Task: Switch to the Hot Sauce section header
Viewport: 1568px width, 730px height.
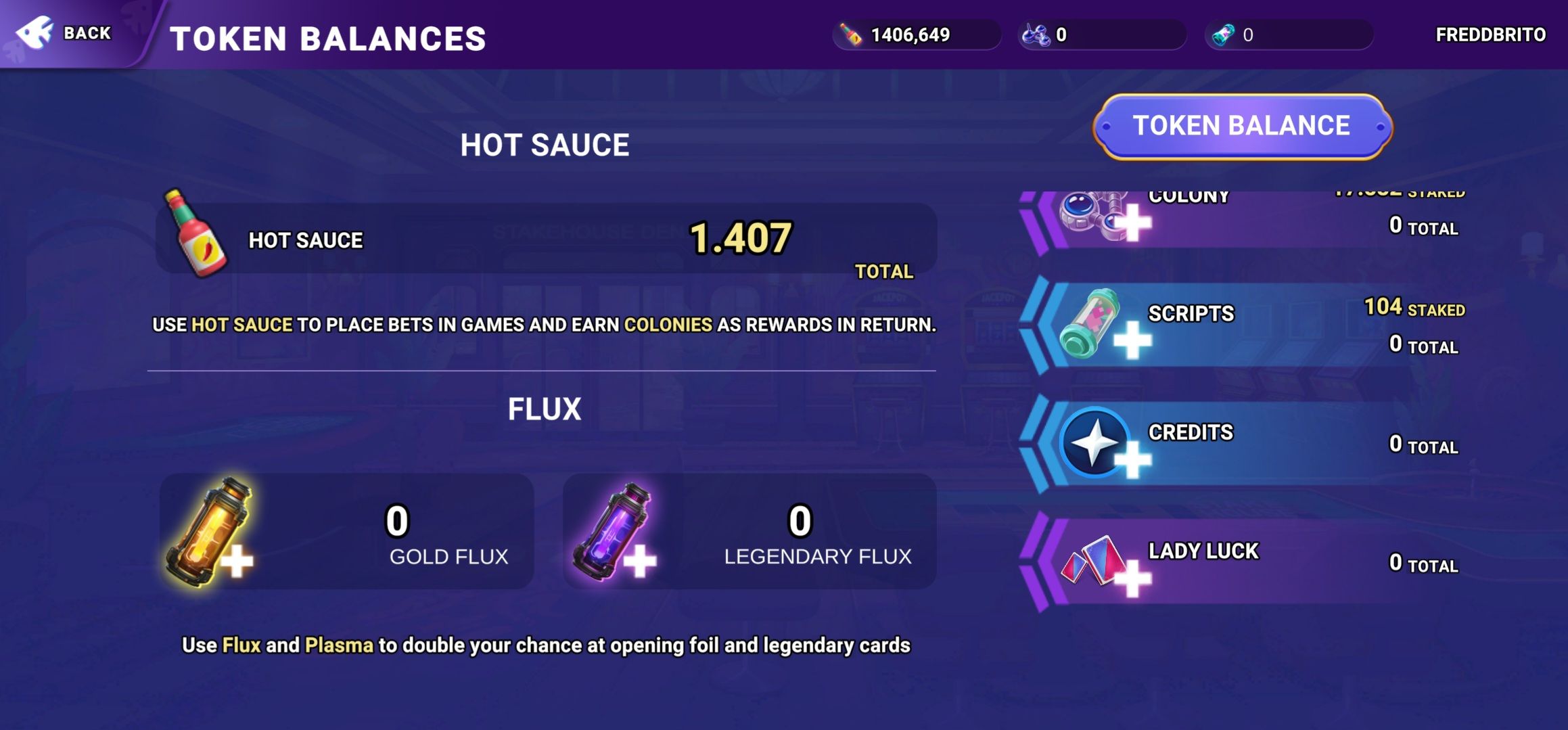Action: click(x=545, y=143)
